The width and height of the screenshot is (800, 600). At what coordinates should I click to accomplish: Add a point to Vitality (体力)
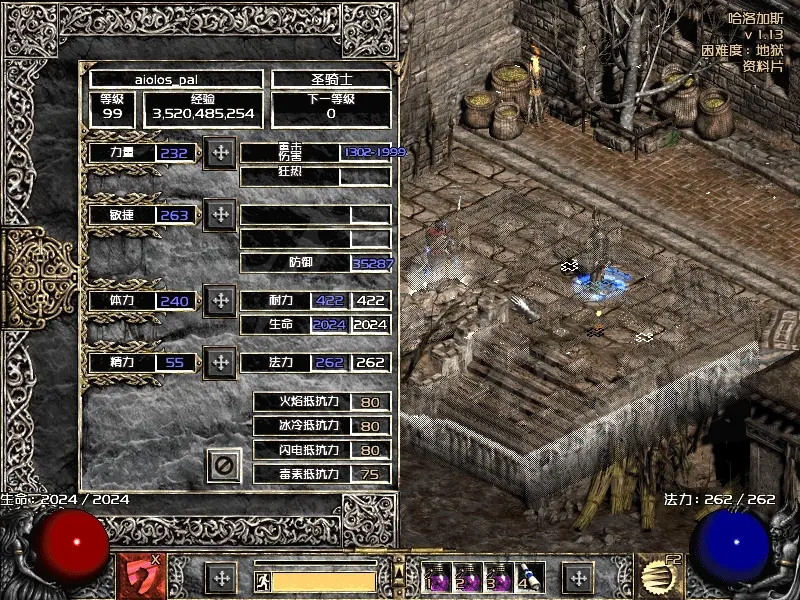tap(220, 300)
